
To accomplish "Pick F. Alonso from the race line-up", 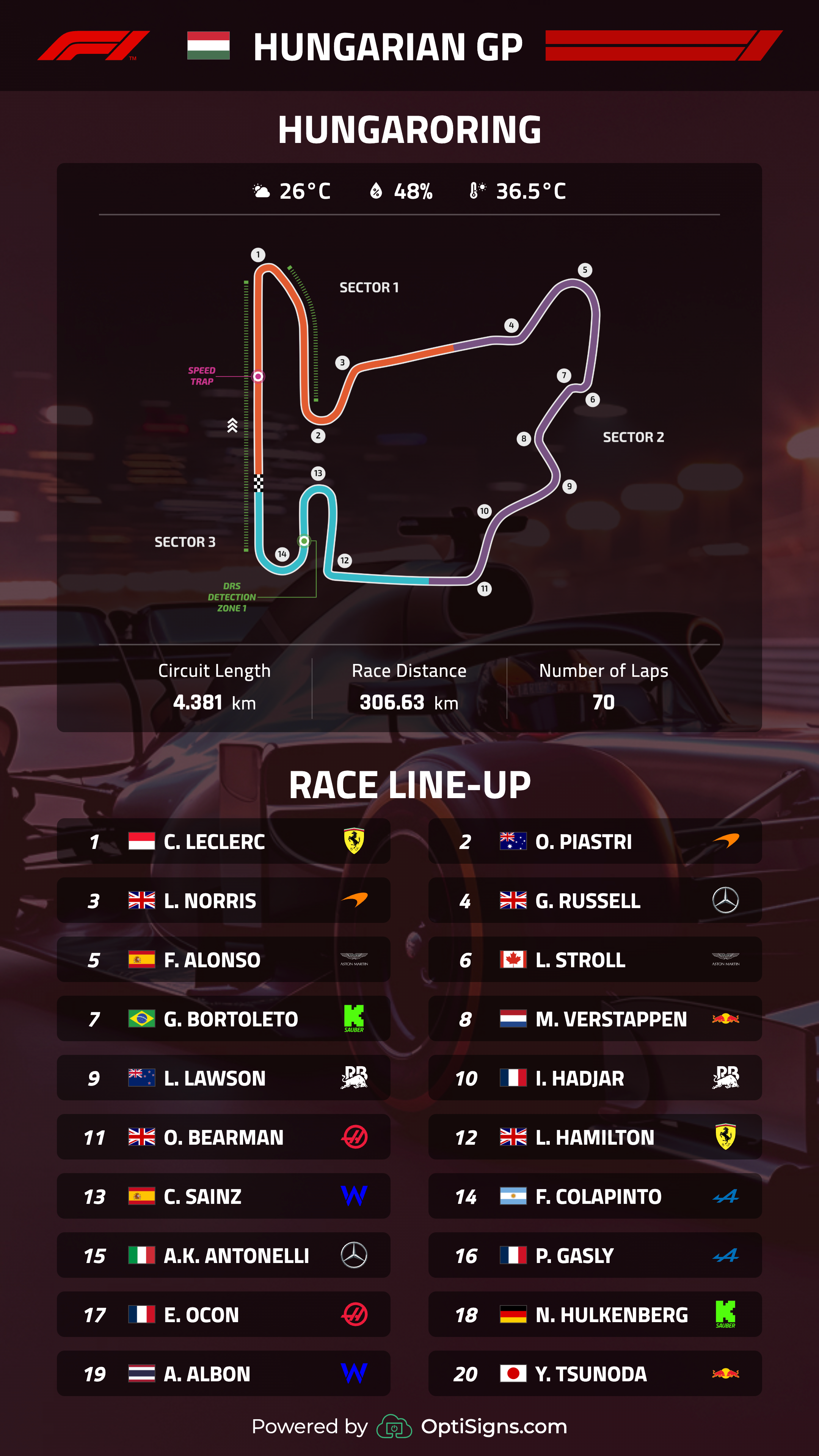I will [x=223, y=960].
